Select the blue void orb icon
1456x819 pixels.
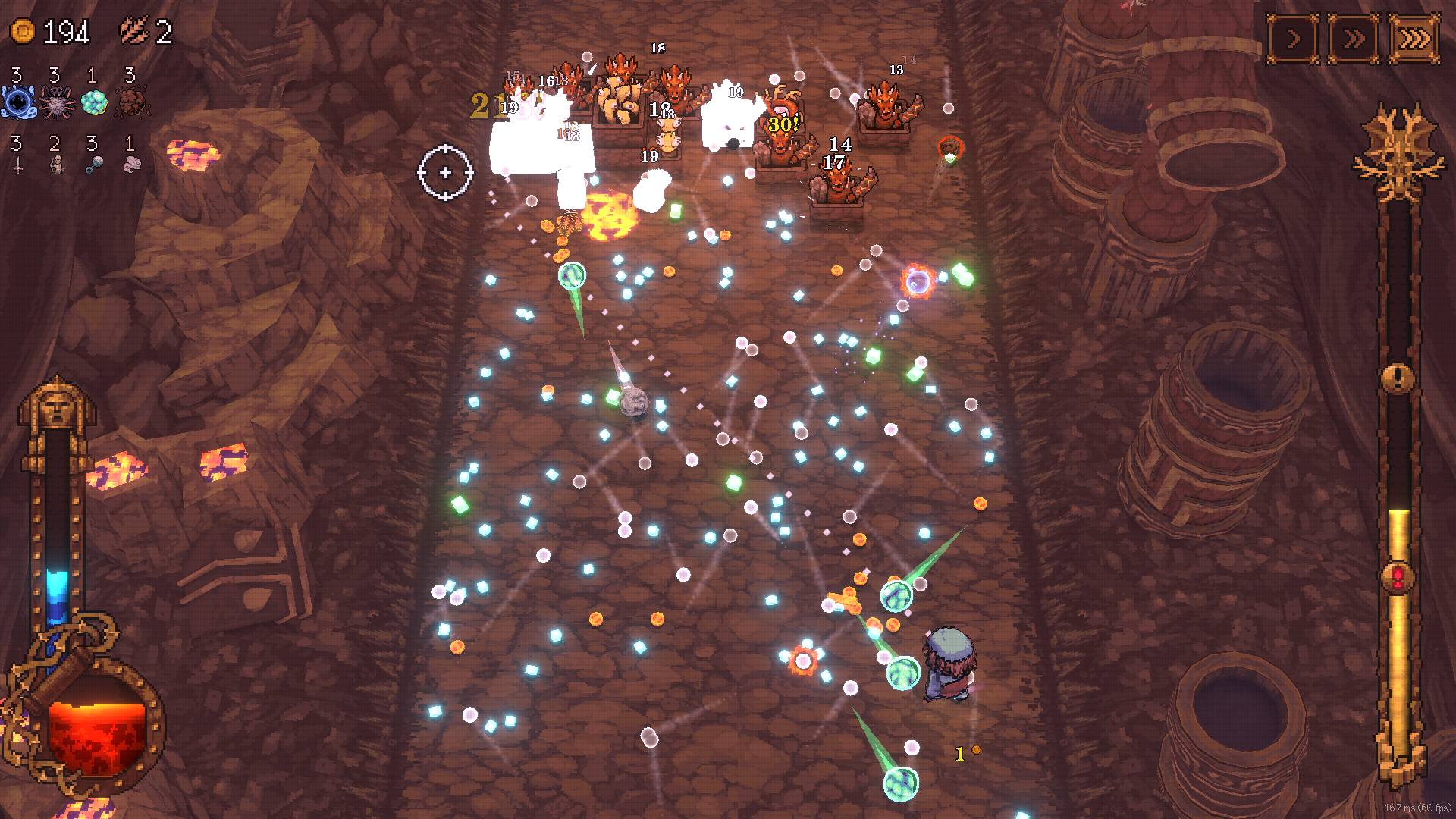coord(18,102)
